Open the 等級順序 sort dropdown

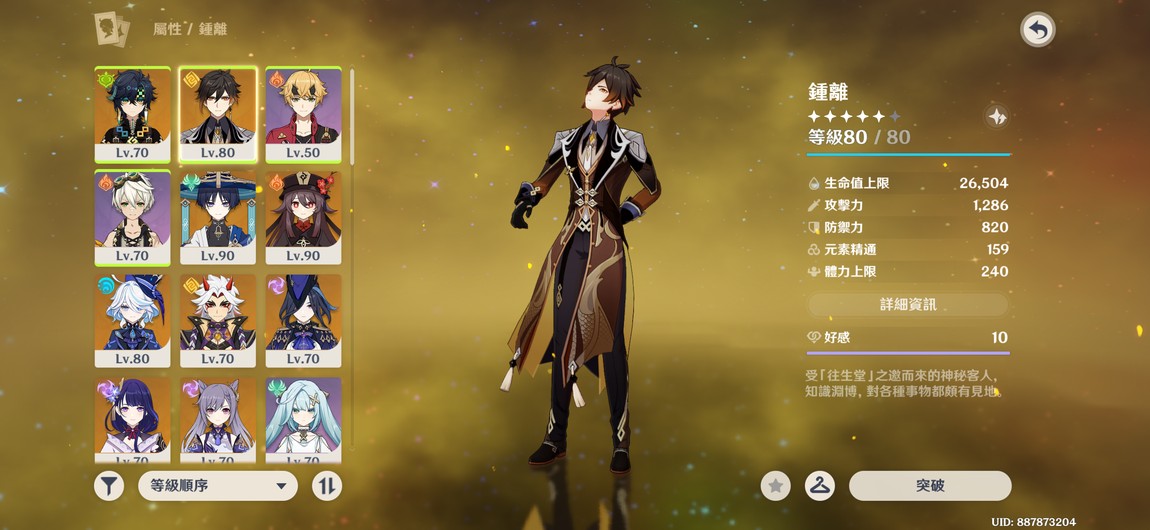[x=217, y=486]
